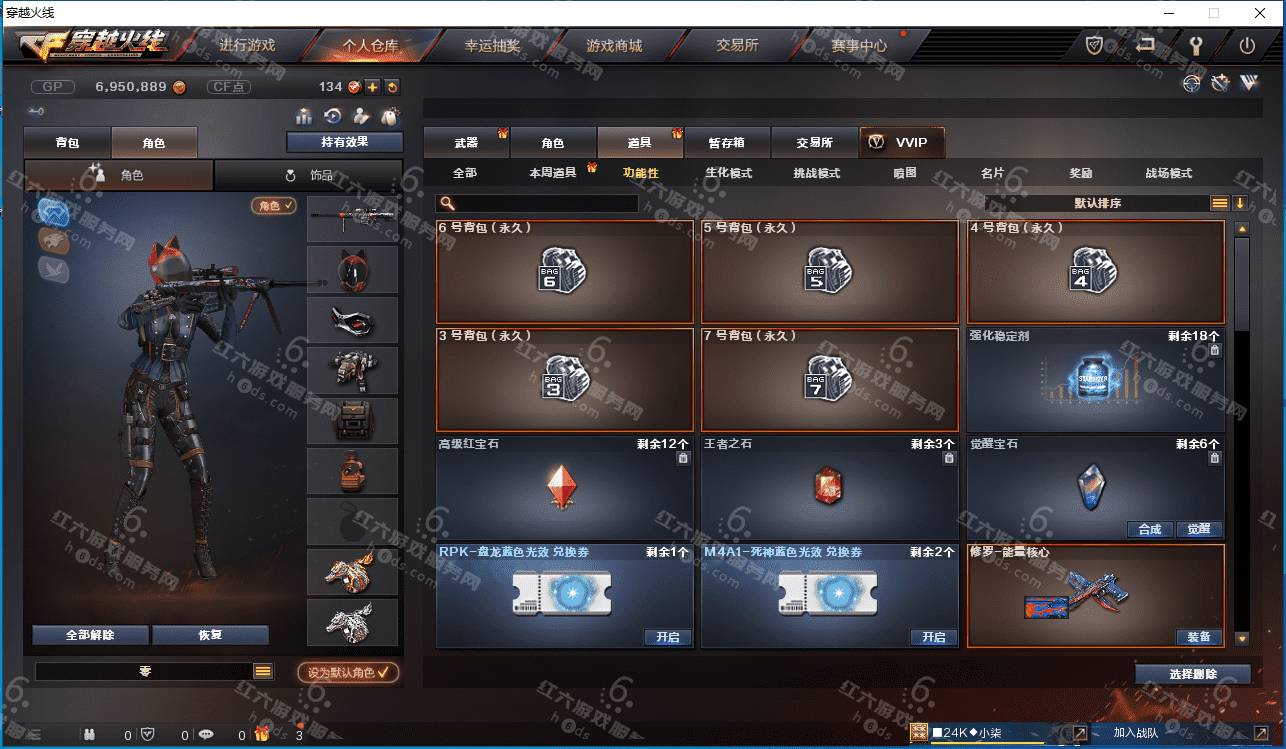
Task: Go to the 幸运抽奖 lottery menu
Action: 492,46
